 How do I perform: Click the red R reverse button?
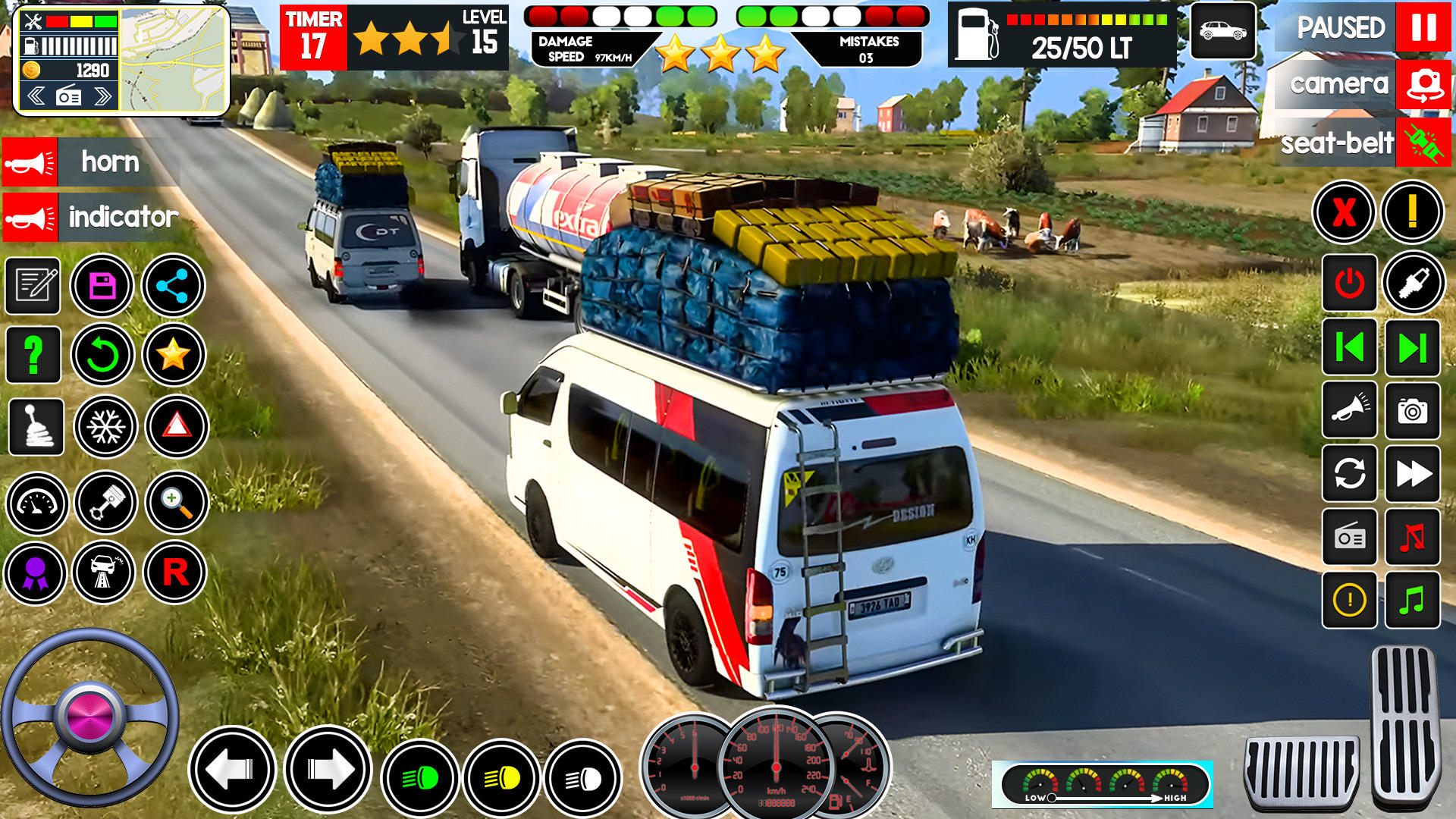(175, 573)
